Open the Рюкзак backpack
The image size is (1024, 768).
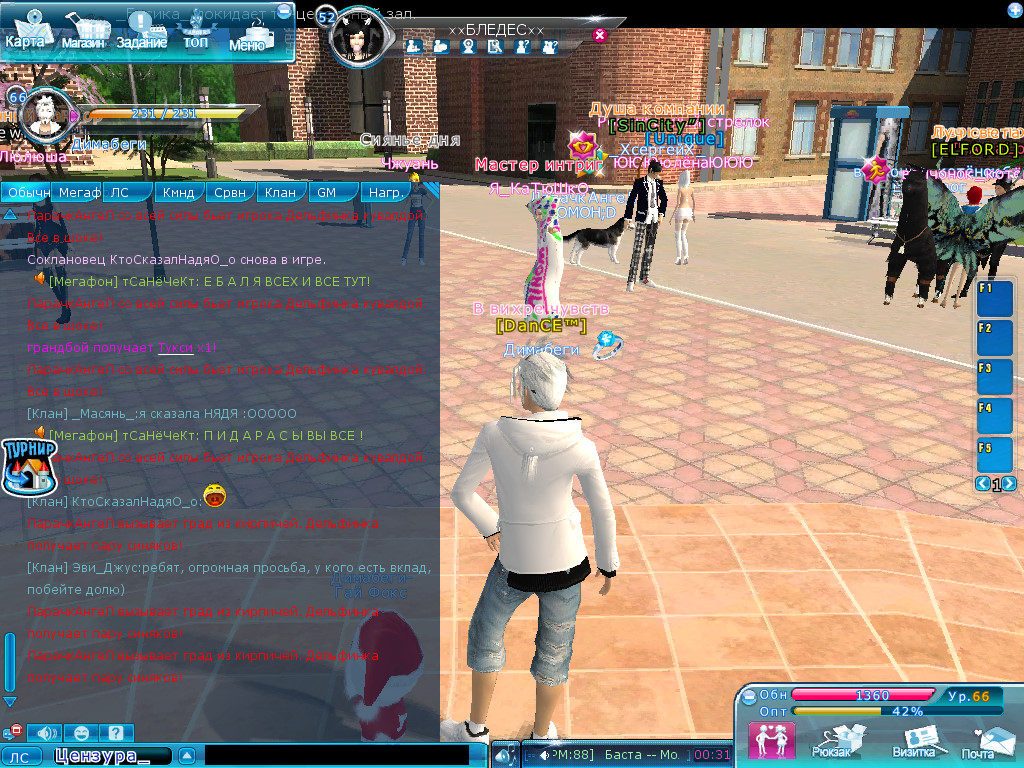tap(832, 741)
